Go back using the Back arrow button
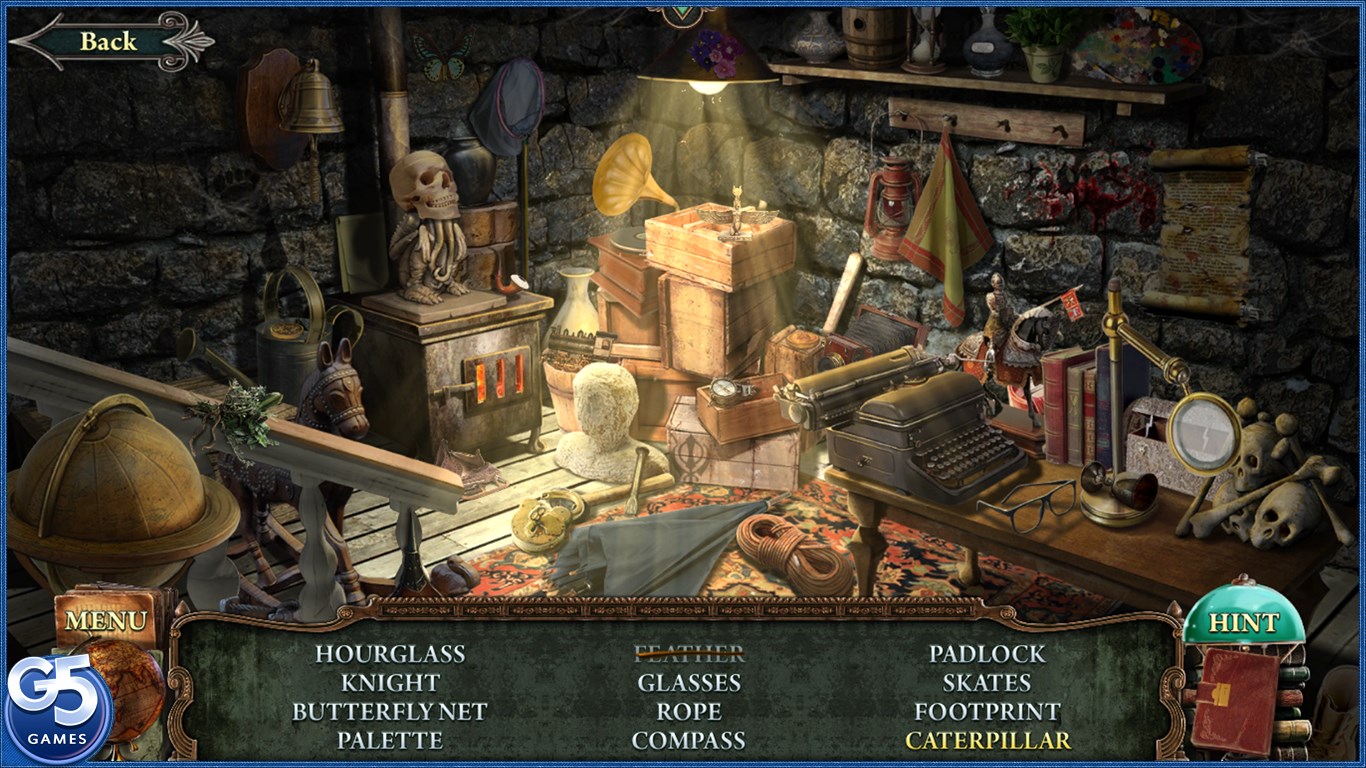This screenshot has height=768, width=1366. point(108,41)
